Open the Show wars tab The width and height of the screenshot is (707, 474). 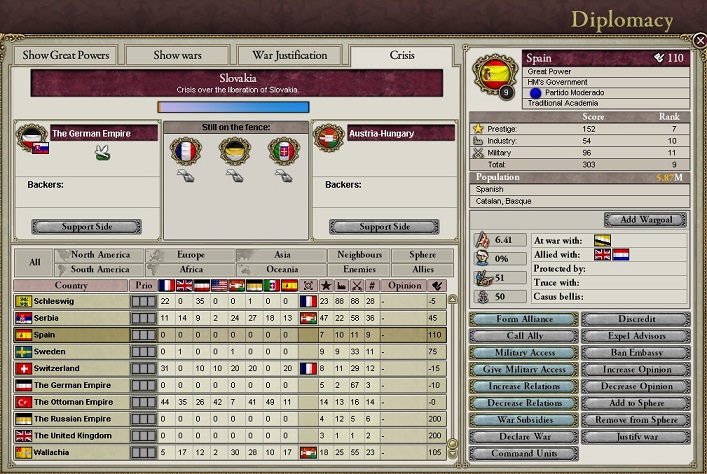coord(178,55)
